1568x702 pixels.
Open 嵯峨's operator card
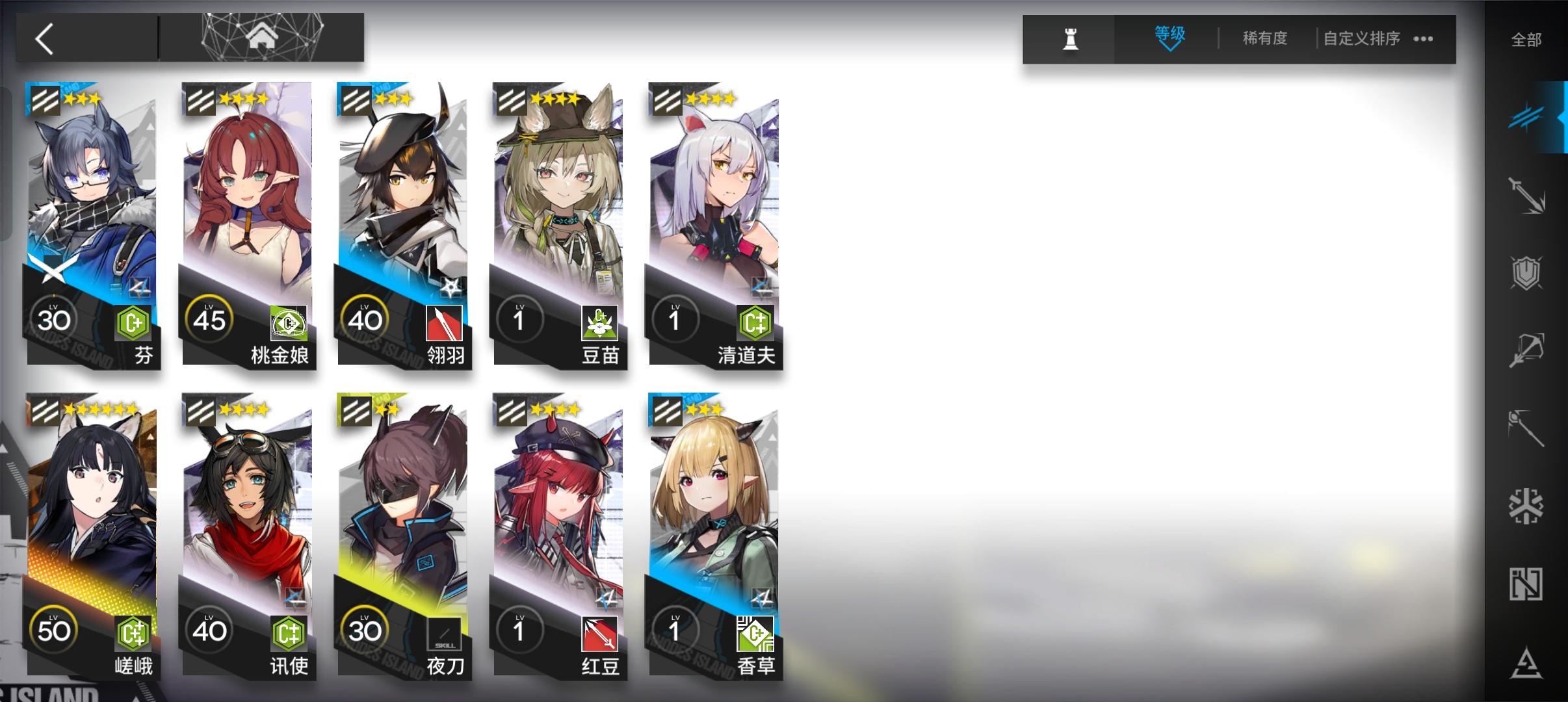94,533
